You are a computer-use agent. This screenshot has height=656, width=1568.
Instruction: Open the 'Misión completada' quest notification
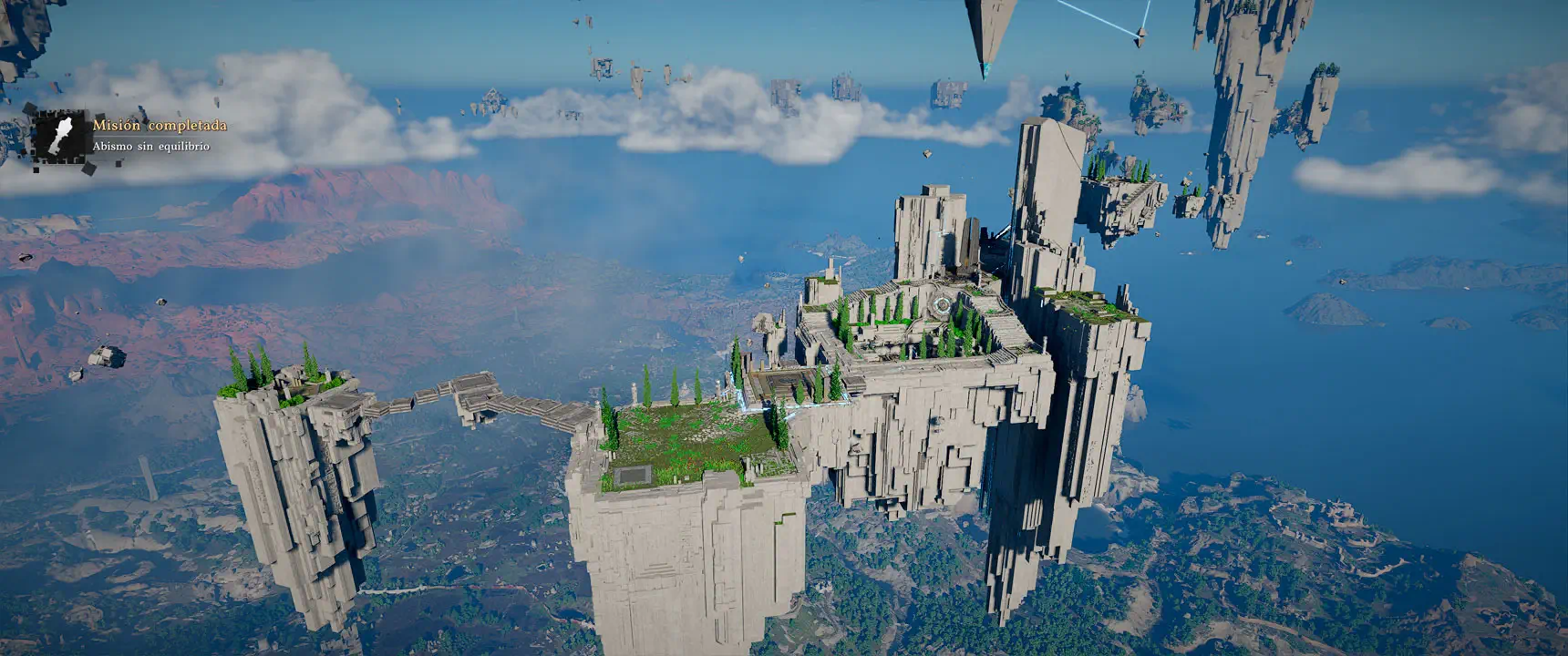coord(159,126)
